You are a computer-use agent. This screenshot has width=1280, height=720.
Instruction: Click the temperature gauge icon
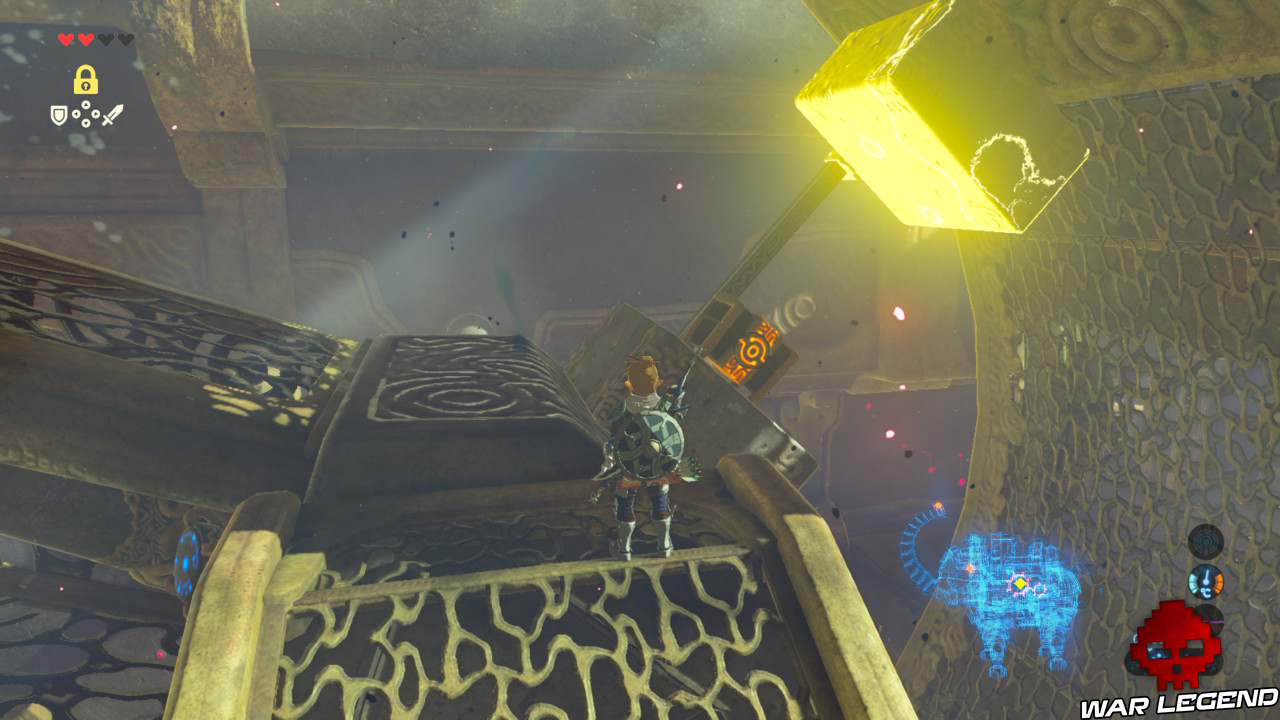tap(1205, 581)
